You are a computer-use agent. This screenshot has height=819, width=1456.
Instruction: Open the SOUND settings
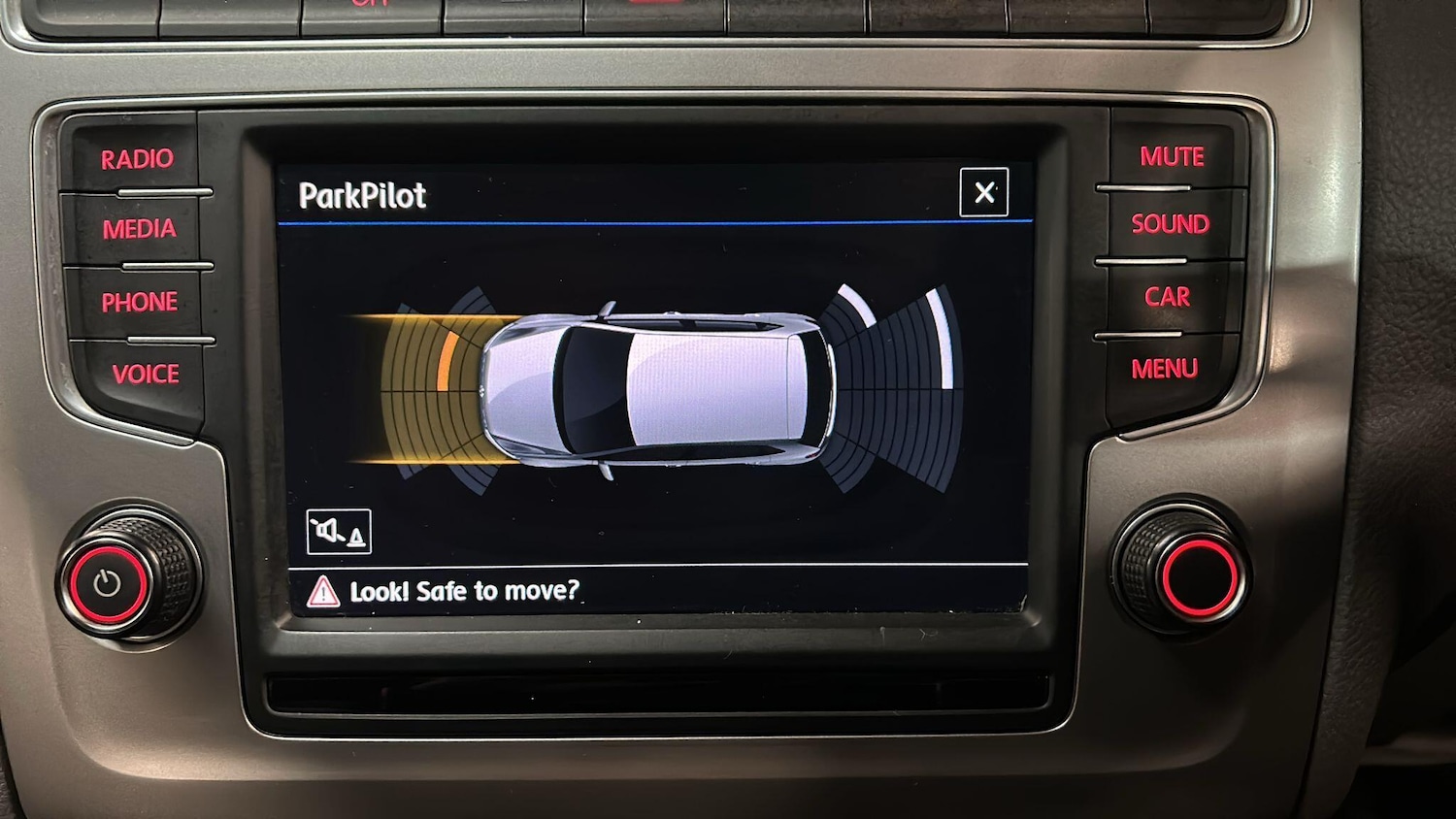[1170, 224]
